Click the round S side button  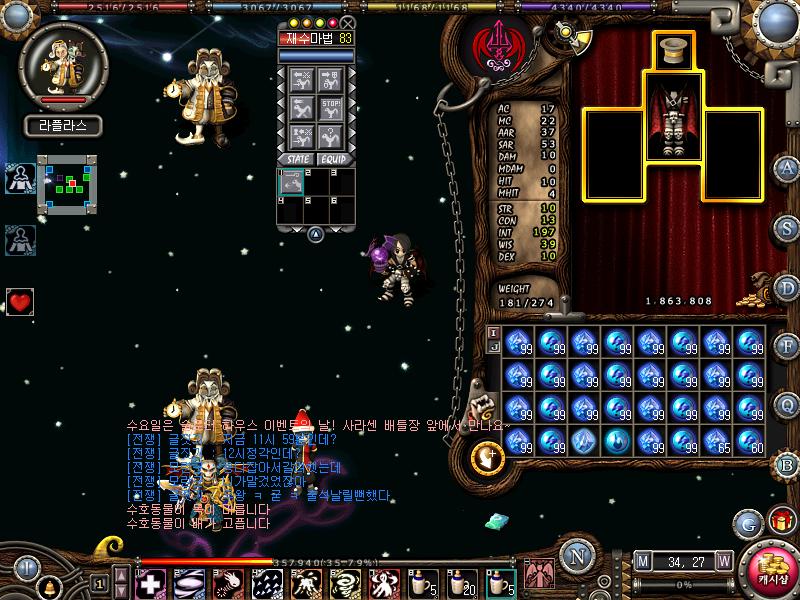(x=787, y=227)
